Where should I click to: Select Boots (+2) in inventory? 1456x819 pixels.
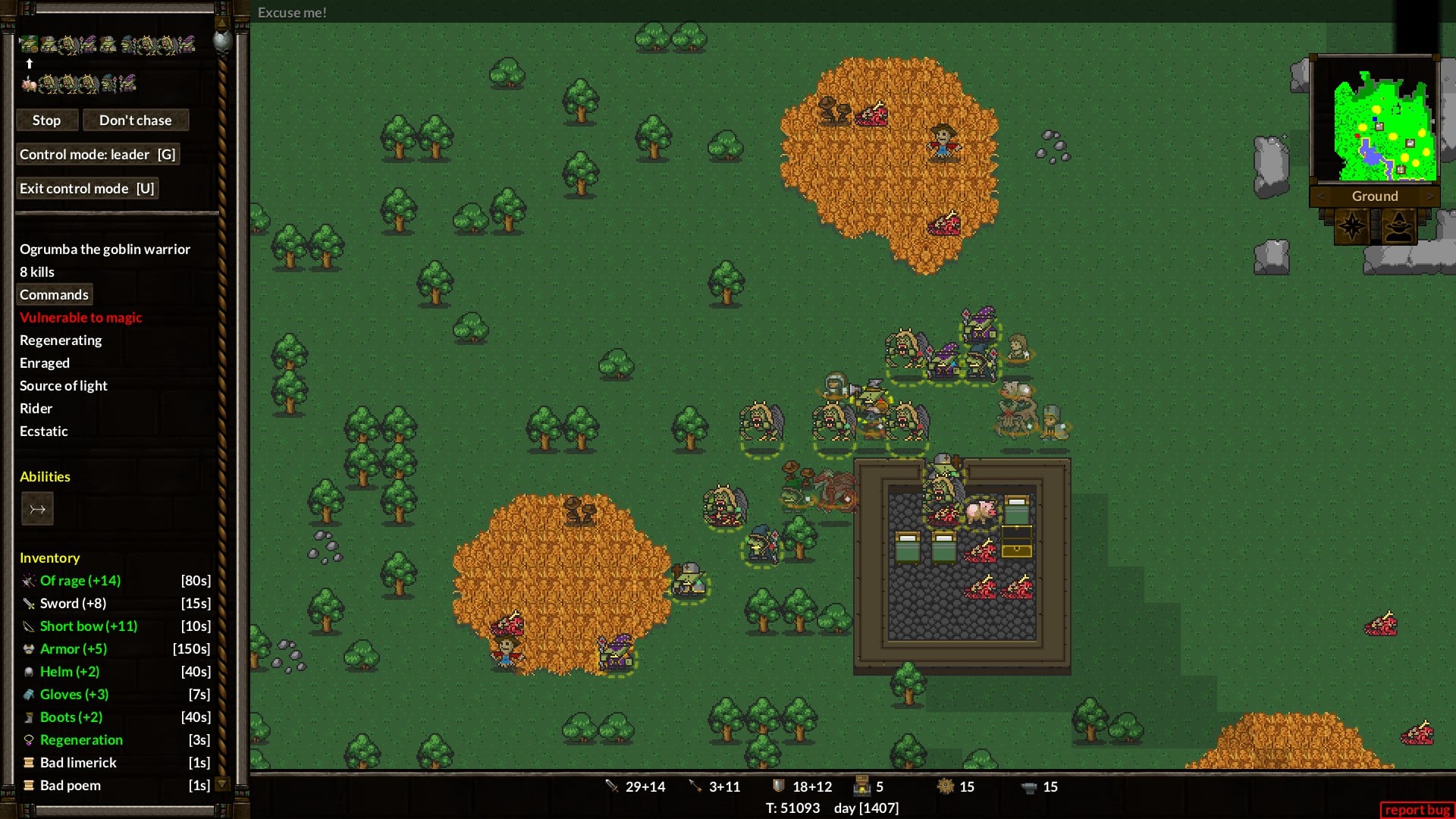[x=71, y=717]
